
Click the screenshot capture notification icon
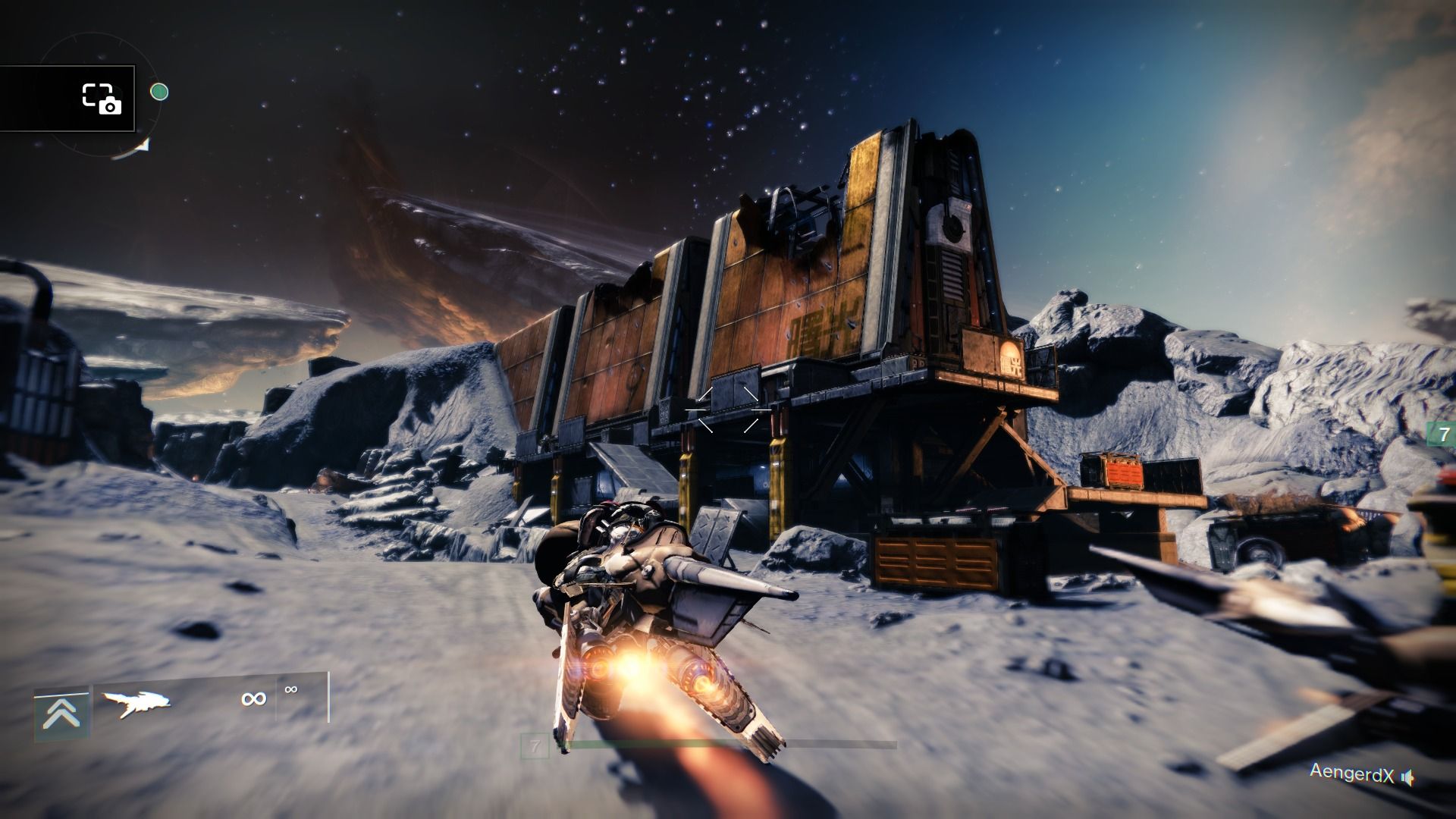point(102,99)
